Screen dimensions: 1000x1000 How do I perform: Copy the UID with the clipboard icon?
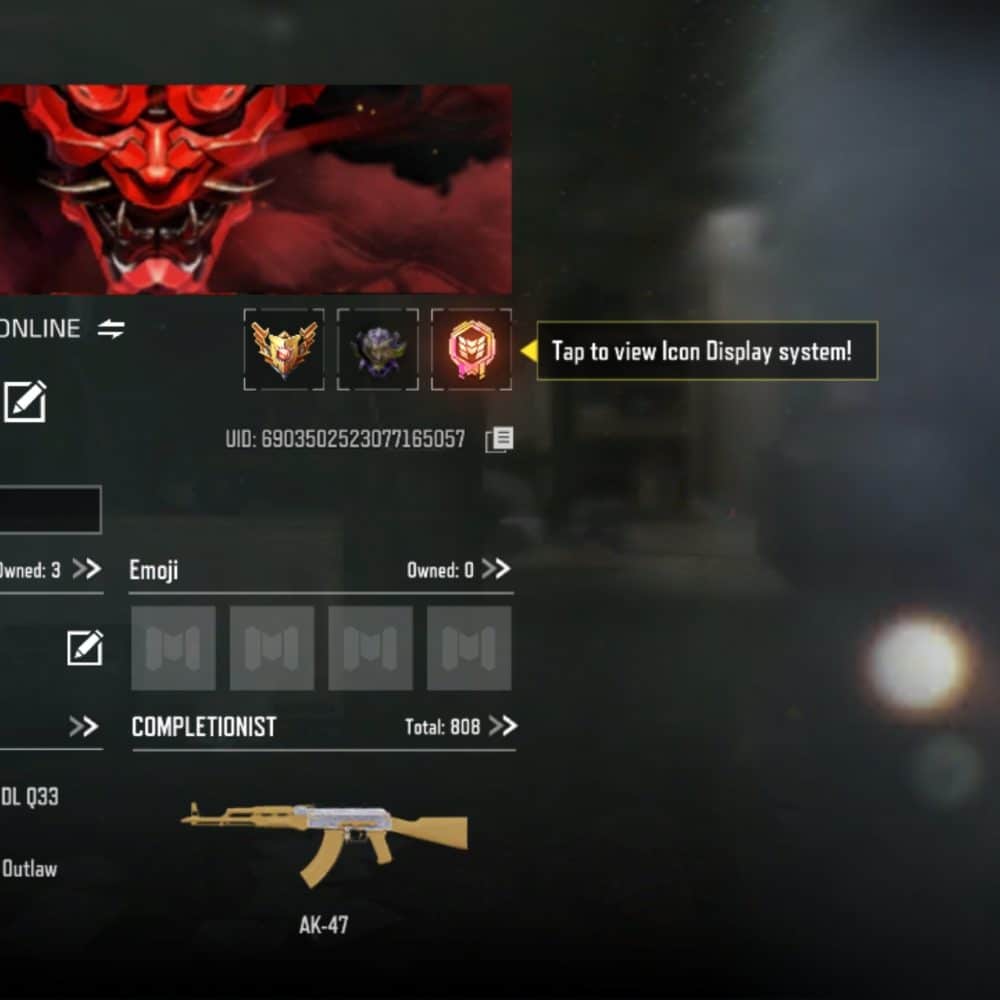(x=499, y=440)
